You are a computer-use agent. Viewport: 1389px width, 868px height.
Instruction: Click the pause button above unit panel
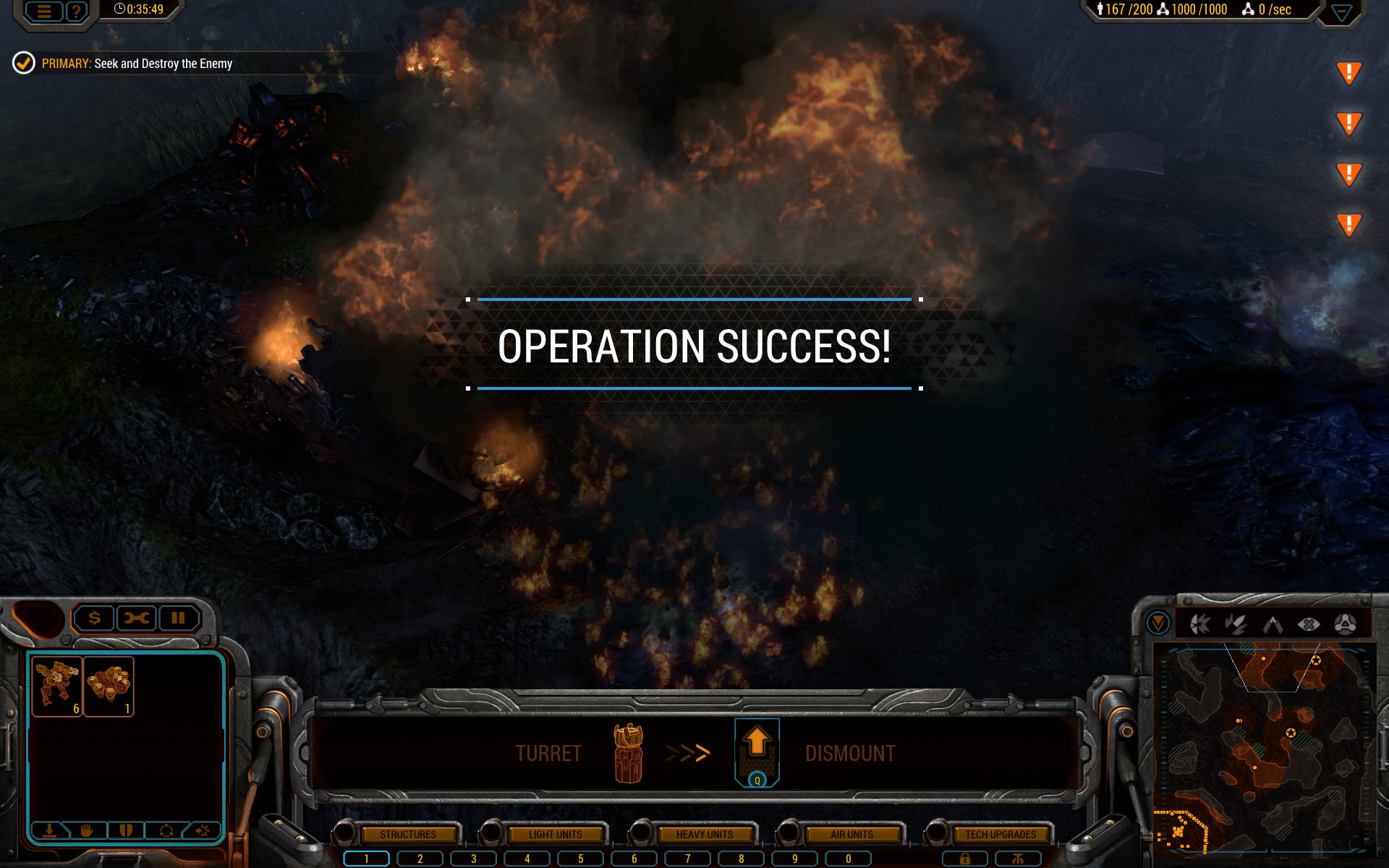(x=178, y=618)
